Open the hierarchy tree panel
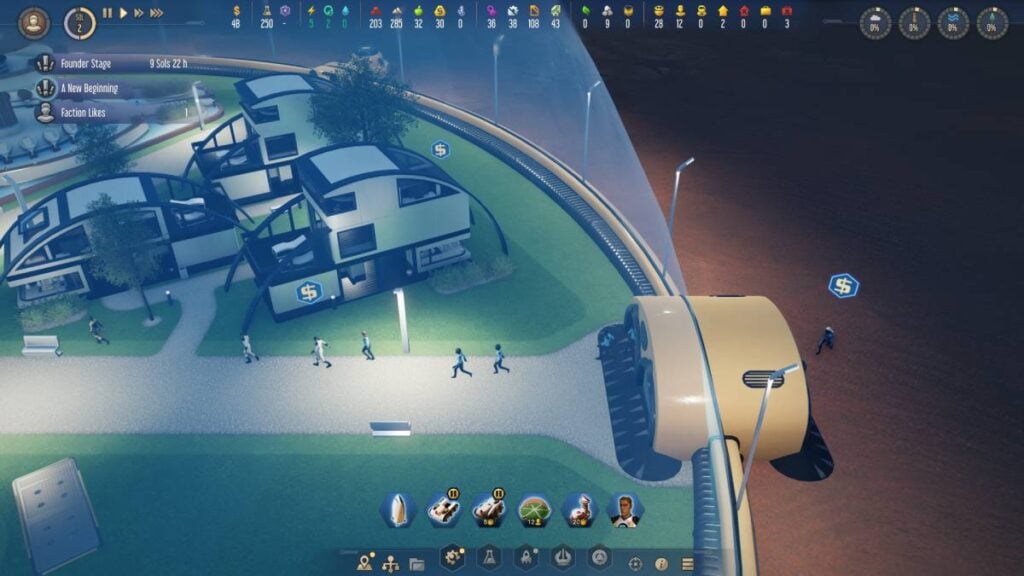The image size is (1024, 576). [x=391, y=563]
